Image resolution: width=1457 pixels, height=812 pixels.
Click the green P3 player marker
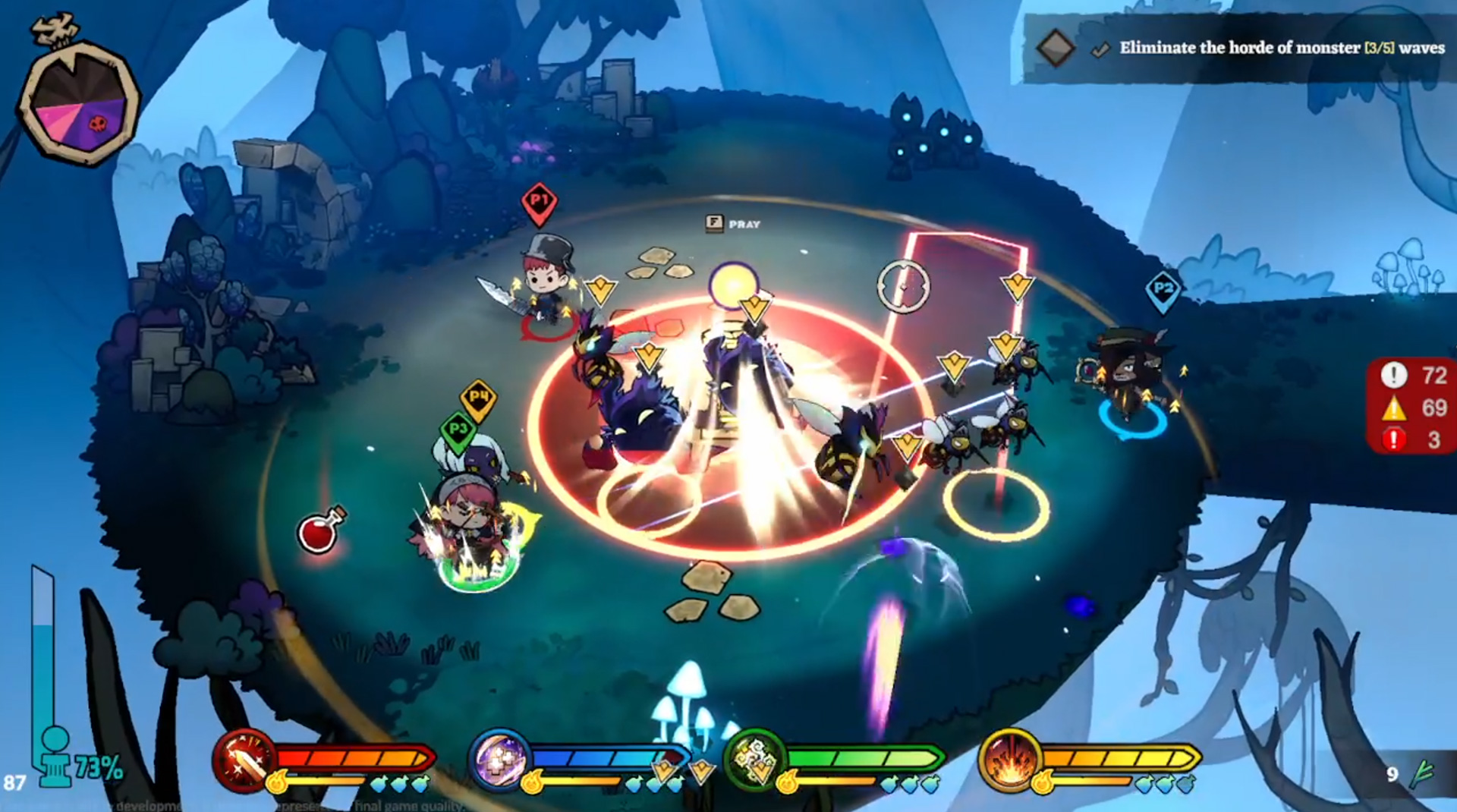click(457, 430)
